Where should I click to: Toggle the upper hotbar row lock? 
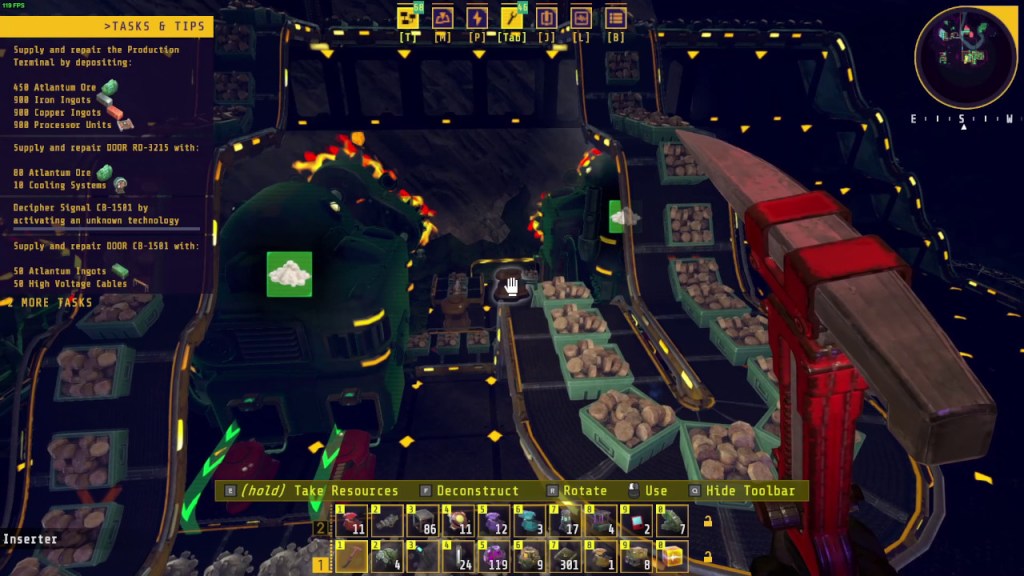[708, 521]
